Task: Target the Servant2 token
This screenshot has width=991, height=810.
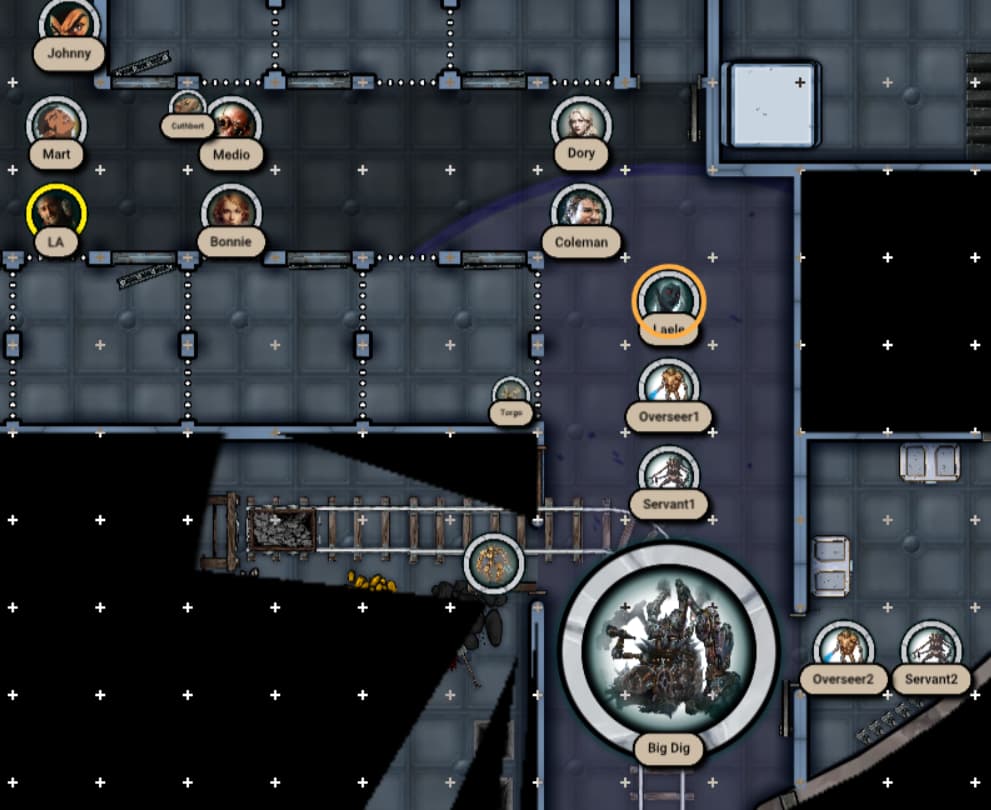Action: pos(931,649)
